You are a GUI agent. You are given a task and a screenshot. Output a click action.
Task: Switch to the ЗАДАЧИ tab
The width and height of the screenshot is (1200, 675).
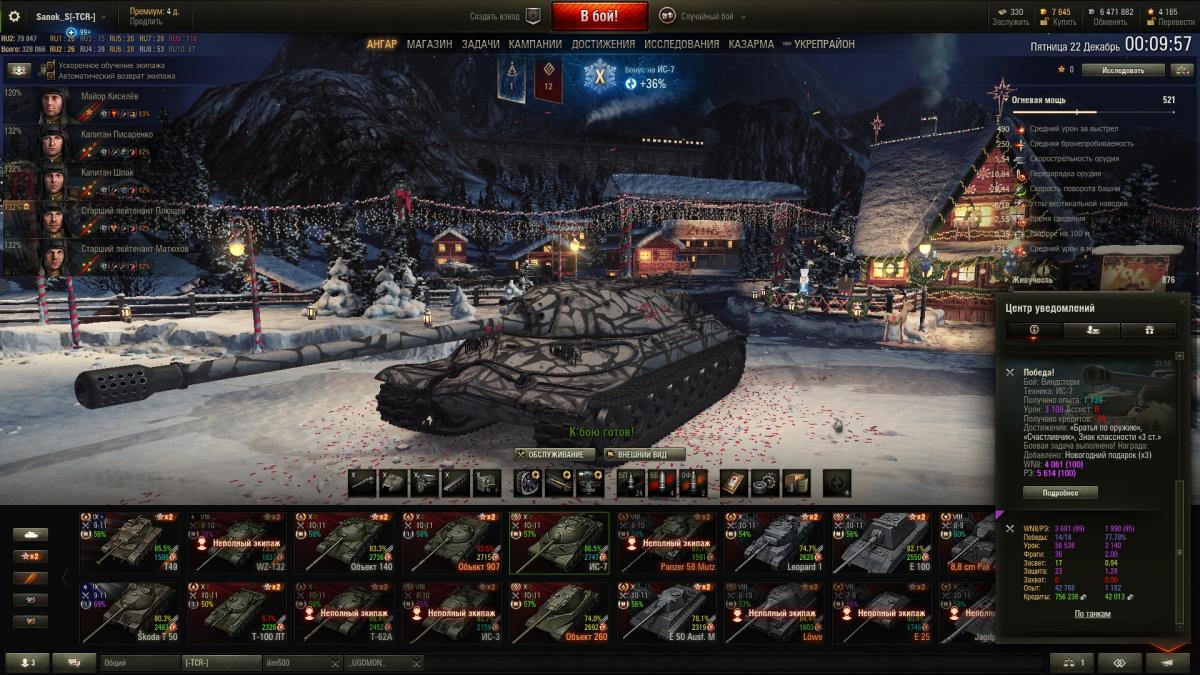point(481,44)
